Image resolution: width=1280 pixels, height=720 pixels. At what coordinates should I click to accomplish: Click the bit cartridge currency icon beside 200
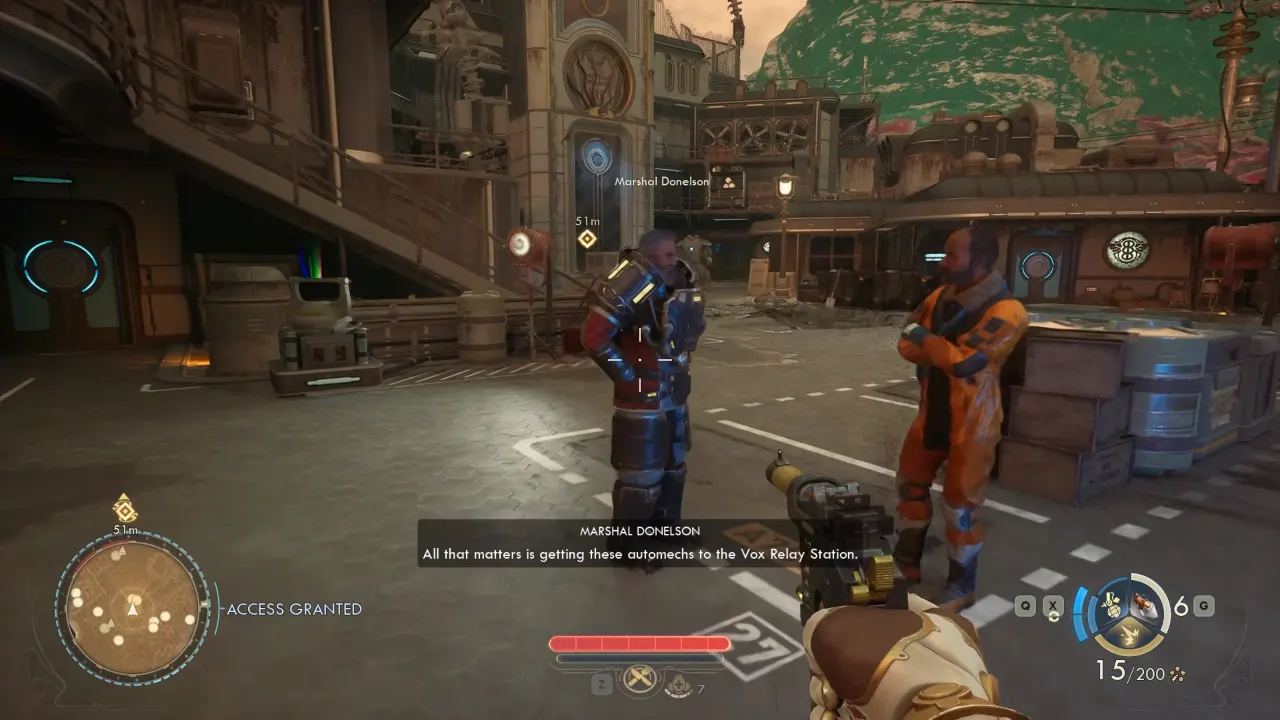1177,672
